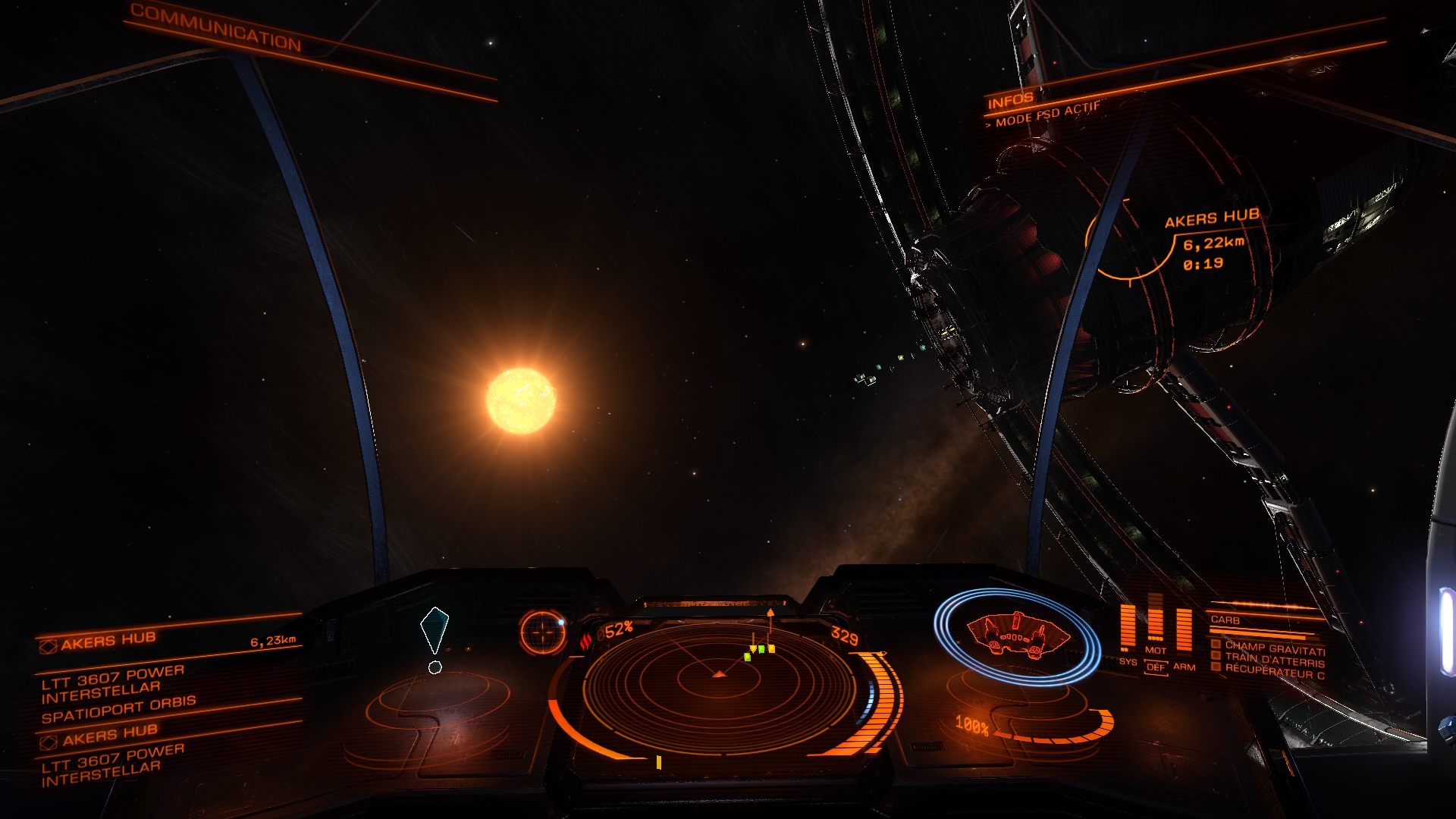Select the navigation compass icon

coord(543,632)
